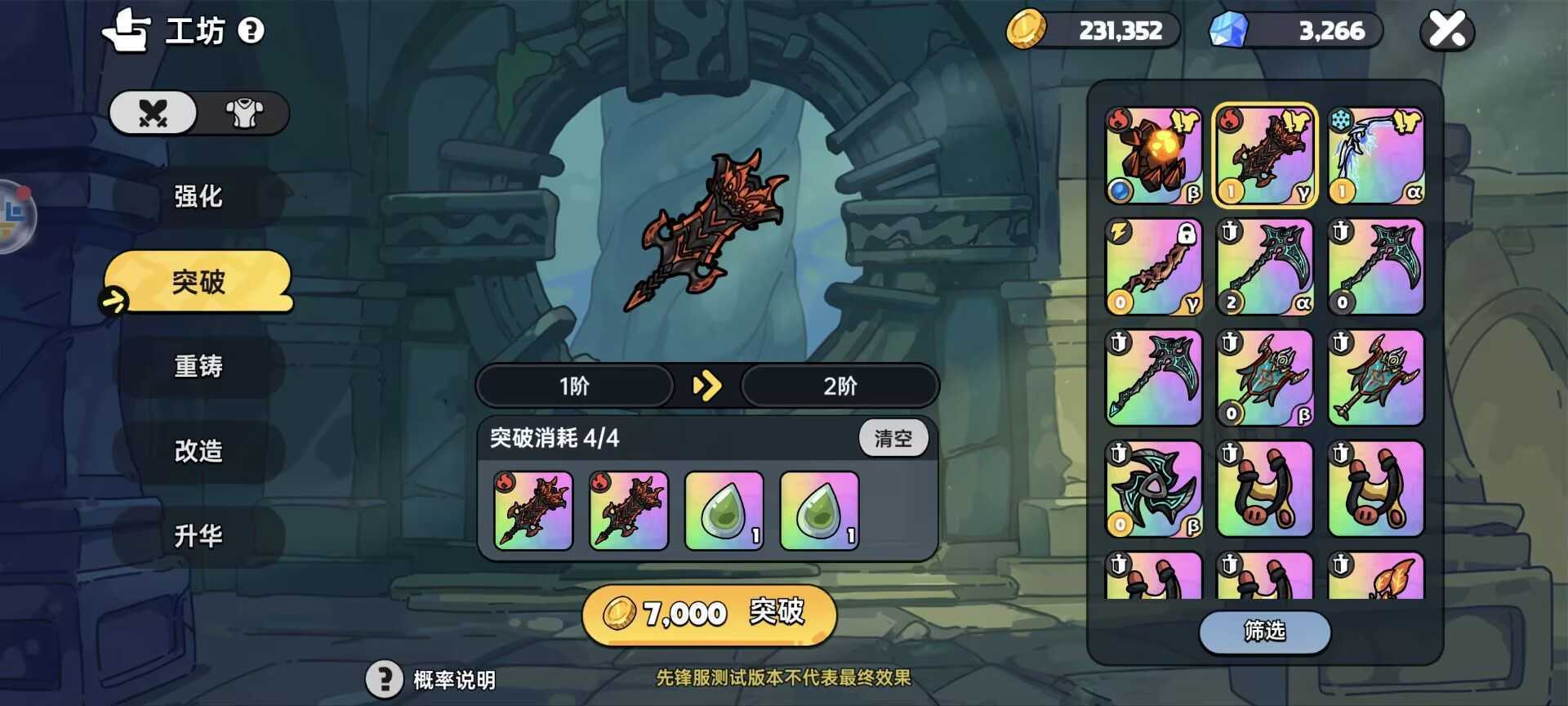Select the highlighted red sword in inventory grid

pyautogui.click(x=1264, y=155)
